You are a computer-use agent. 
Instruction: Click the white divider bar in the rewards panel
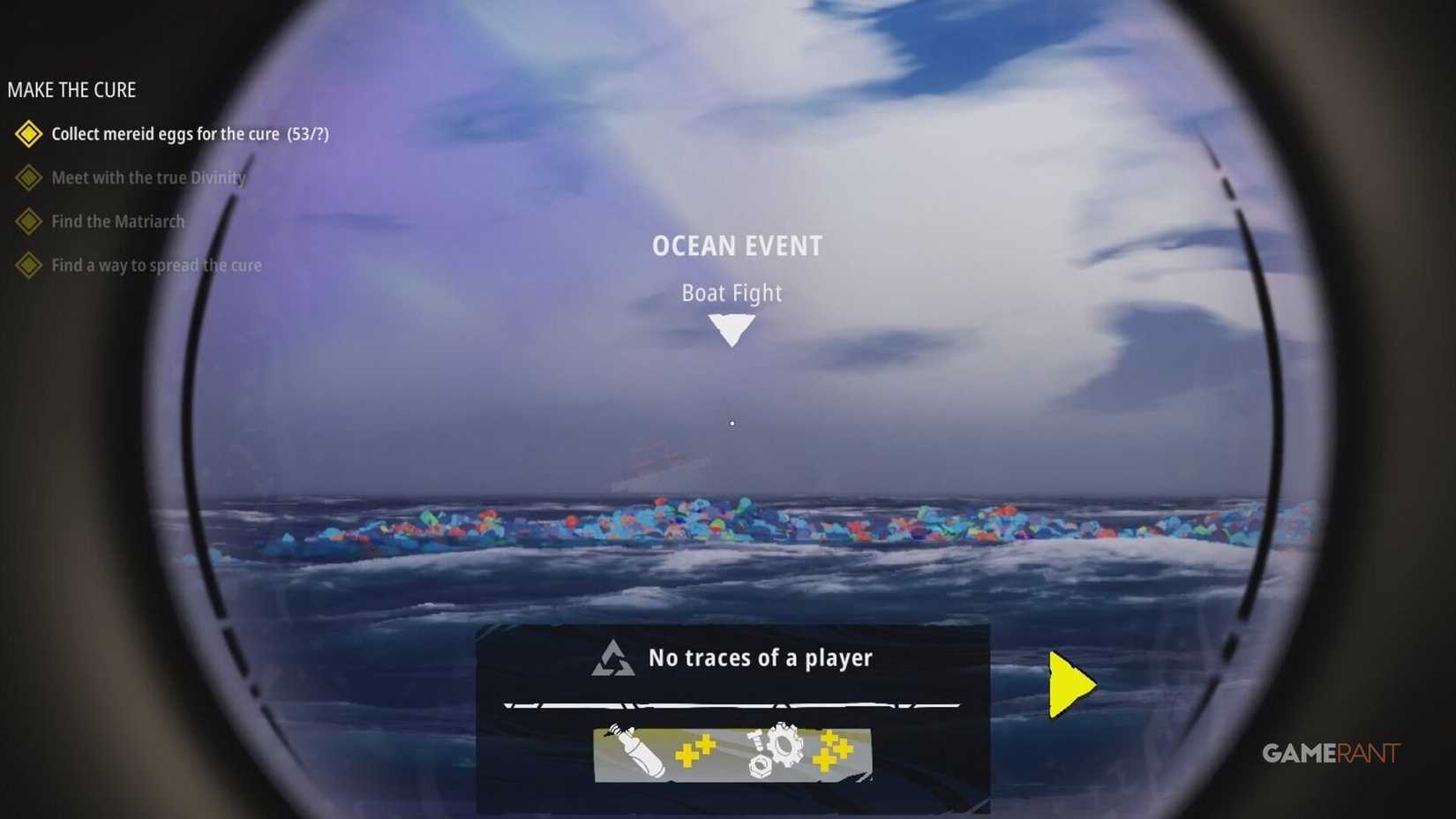coord(731,706)
